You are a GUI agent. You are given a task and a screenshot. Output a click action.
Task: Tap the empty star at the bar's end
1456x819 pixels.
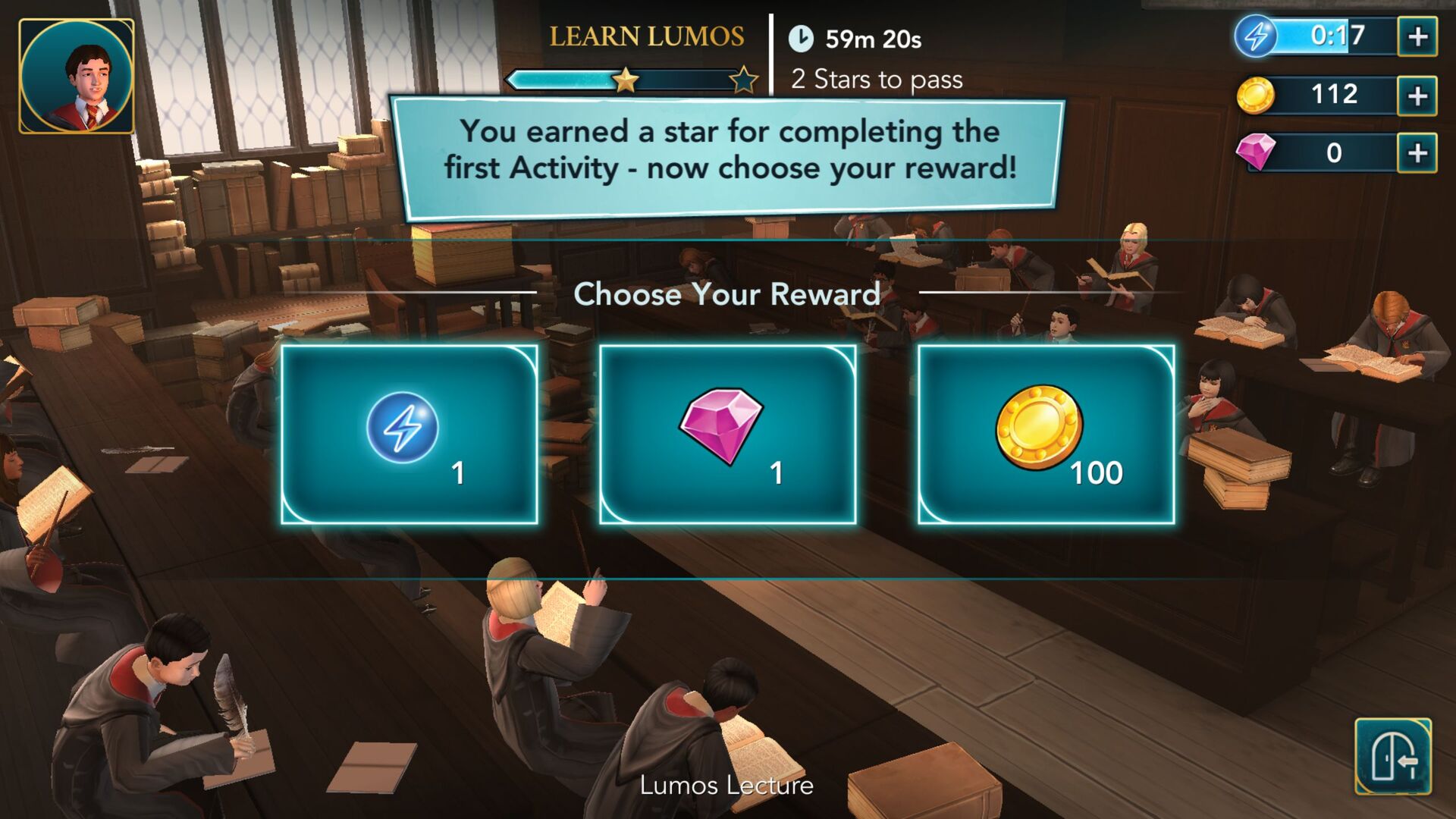744,77
